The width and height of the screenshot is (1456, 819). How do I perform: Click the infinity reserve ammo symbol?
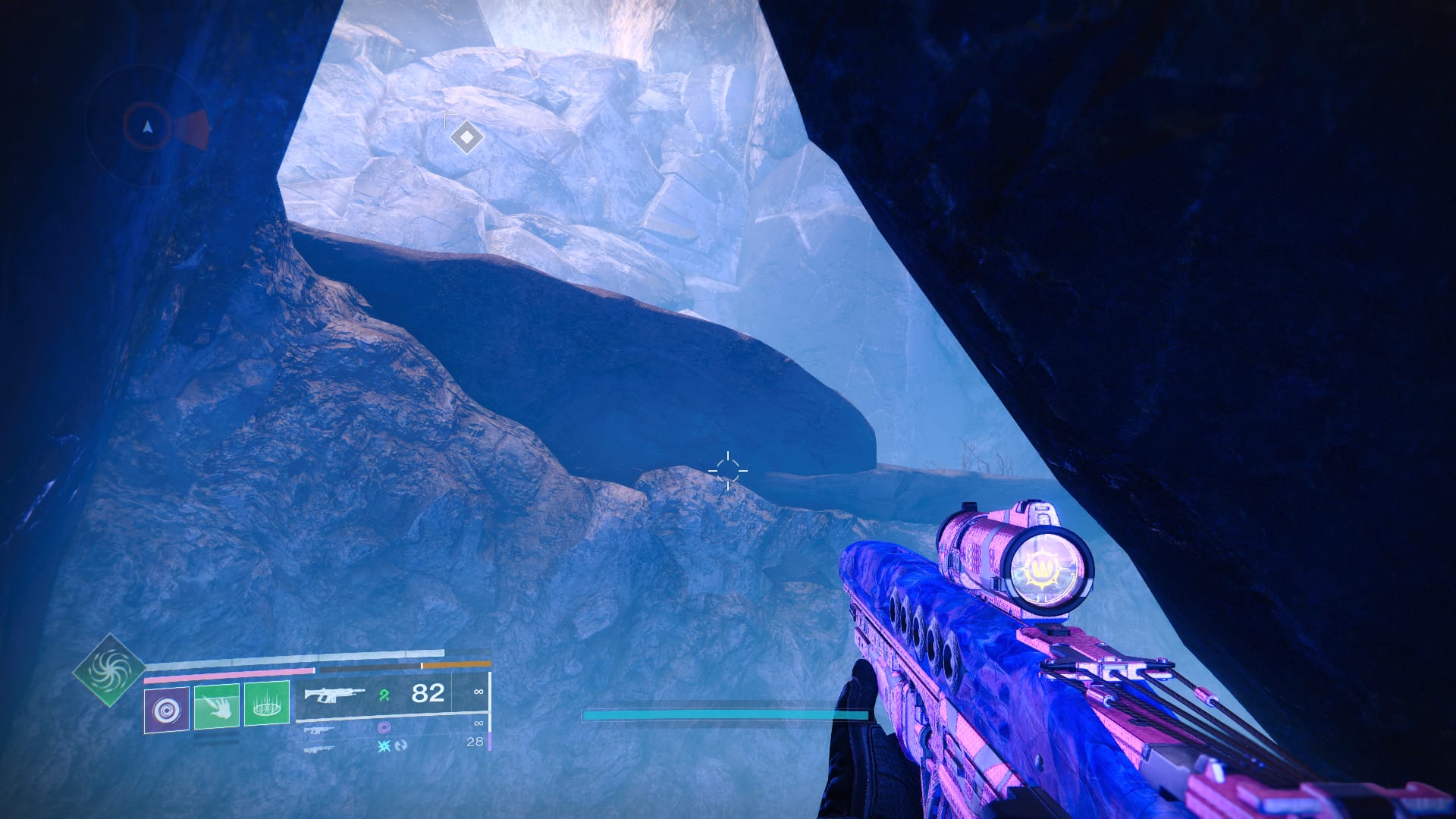[478, 692]
